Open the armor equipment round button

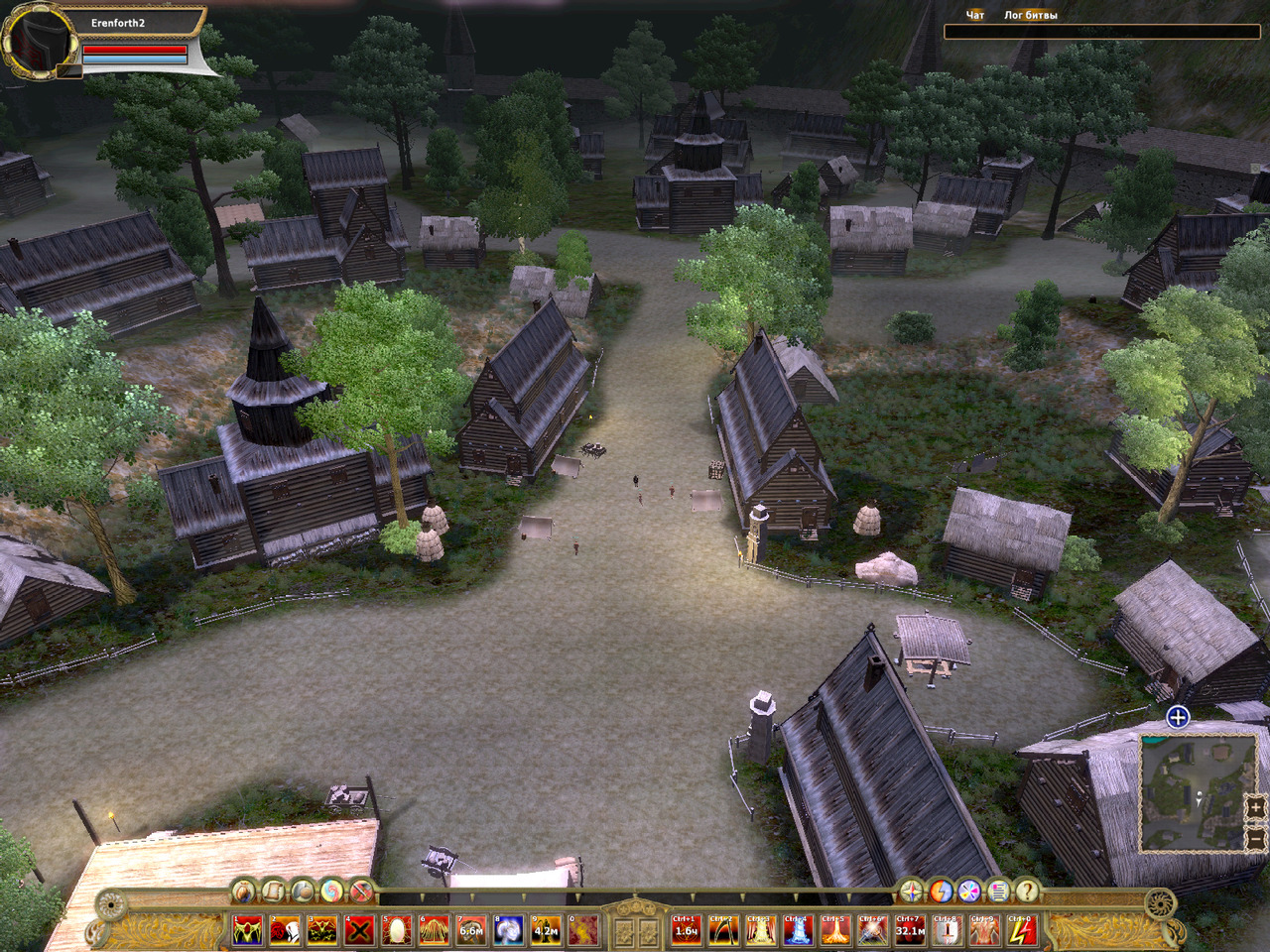(303, 891)
